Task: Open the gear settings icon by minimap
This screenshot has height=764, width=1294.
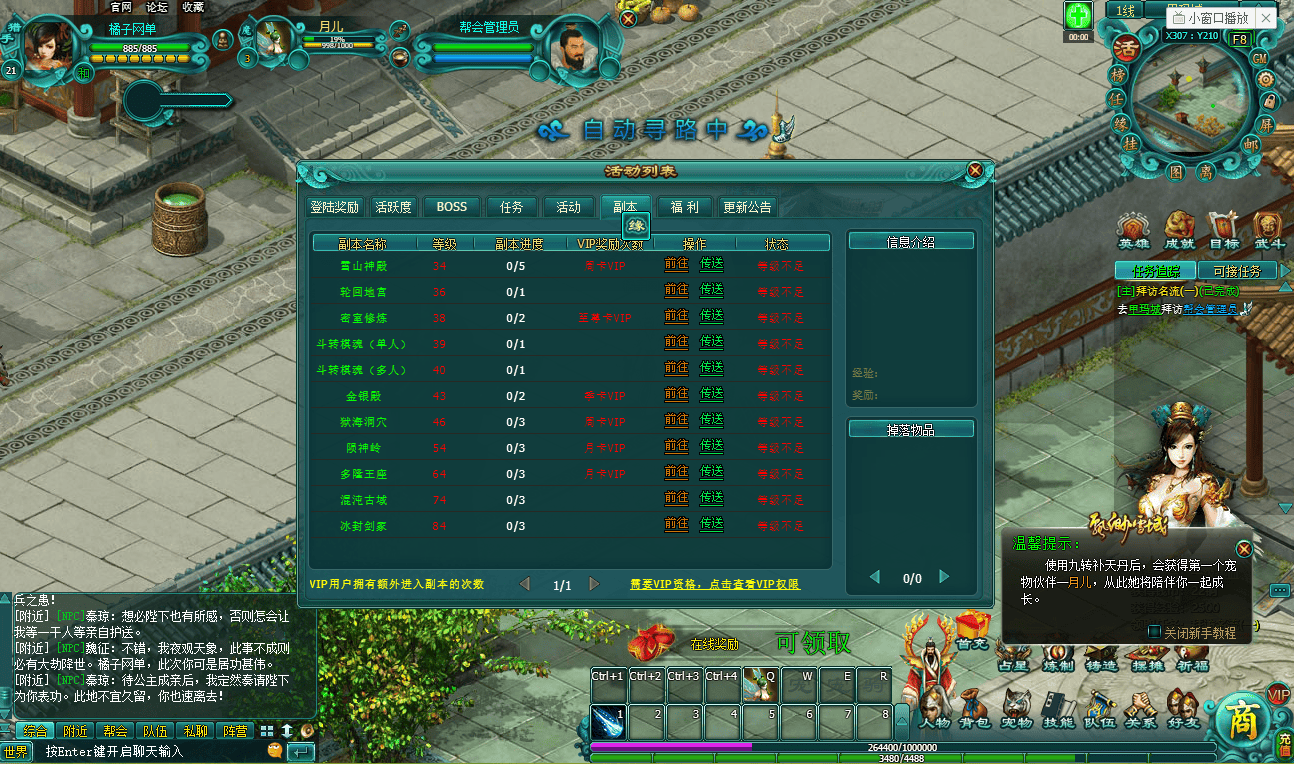Action: click(x=1266, y=80)
